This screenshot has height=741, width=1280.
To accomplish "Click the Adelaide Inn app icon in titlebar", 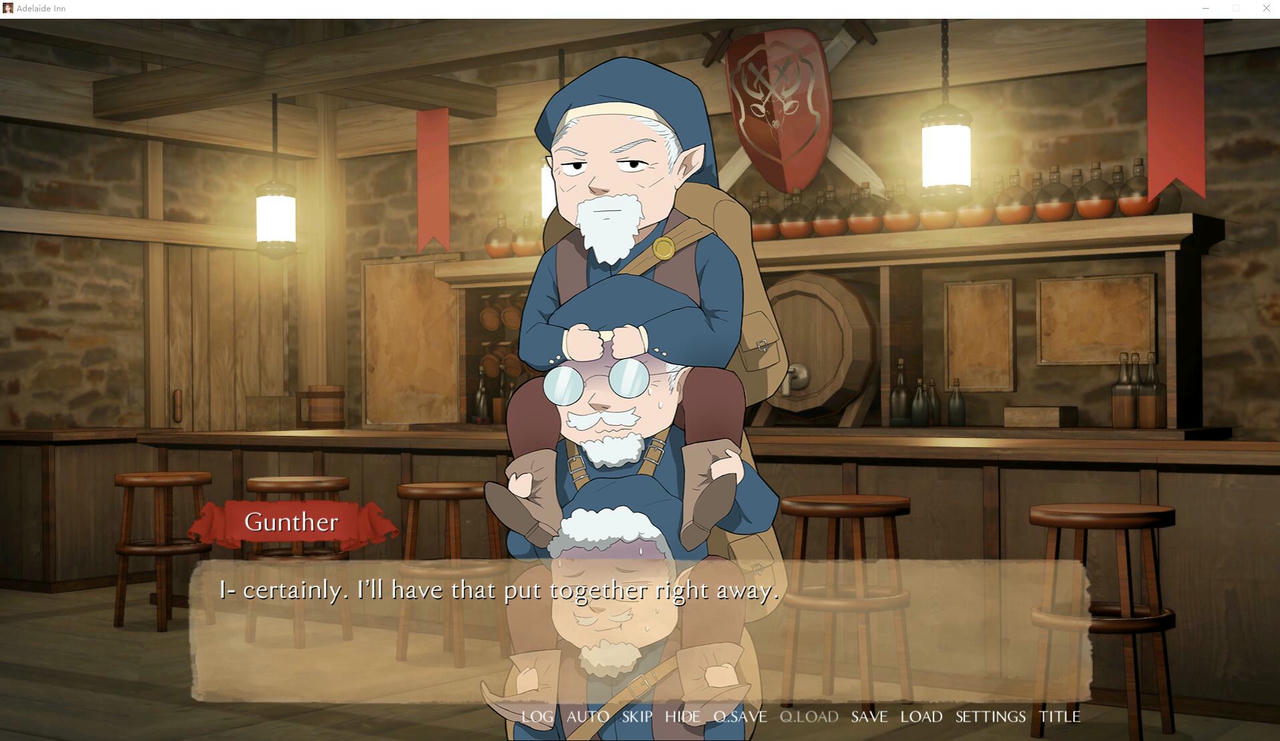I will click(x=8, y=8).
